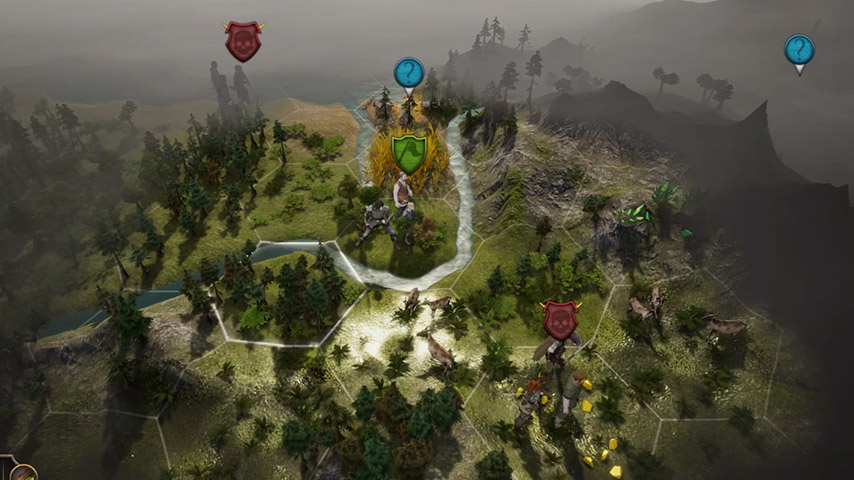This screenshot has width=854, height=480.
Task: Click the question mark marker above the green shield
Action: coord(408,73)
